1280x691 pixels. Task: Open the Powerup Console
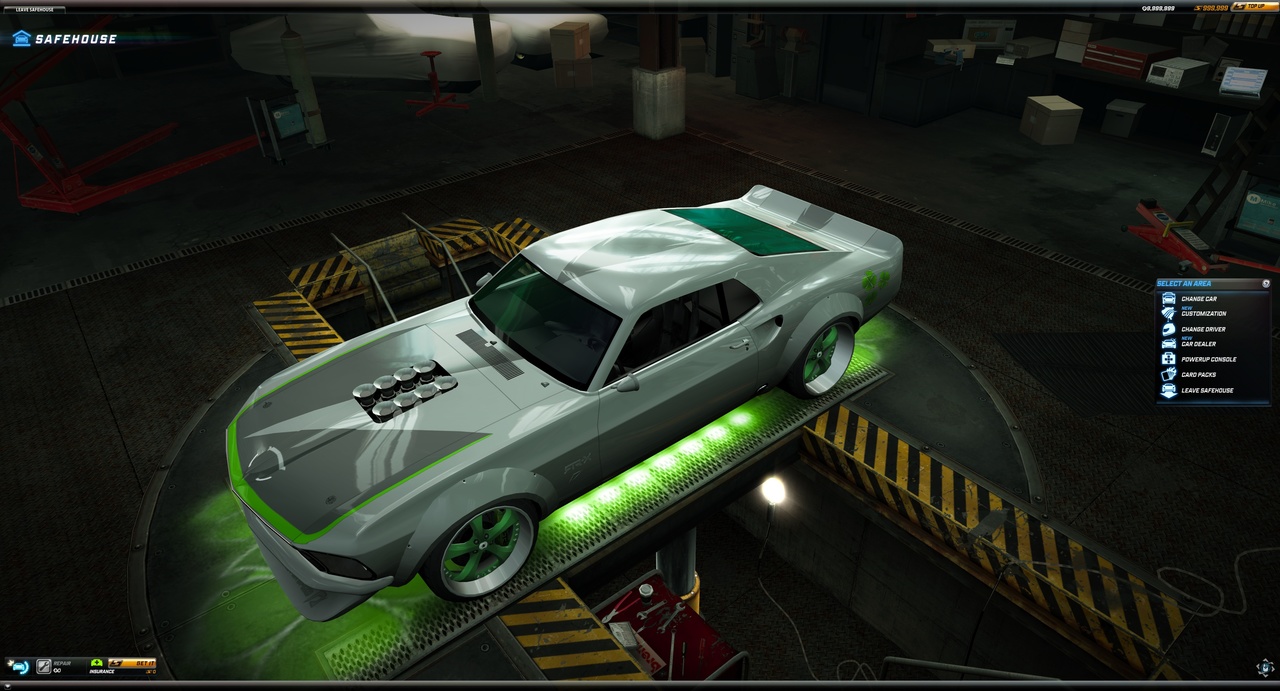click(x=1207, y=359)
